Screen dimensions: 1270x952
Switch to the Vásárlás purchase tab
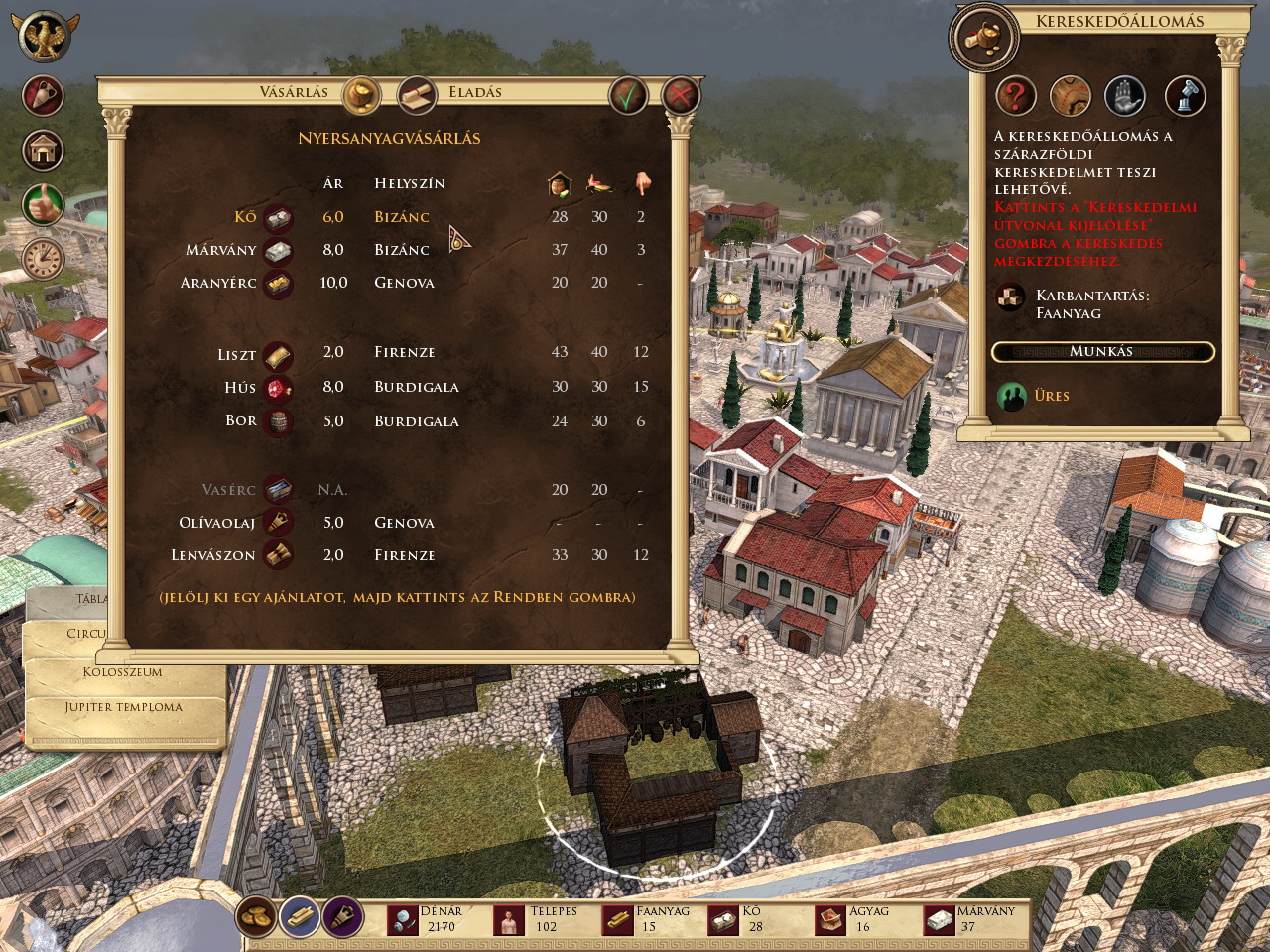[361, 94]
